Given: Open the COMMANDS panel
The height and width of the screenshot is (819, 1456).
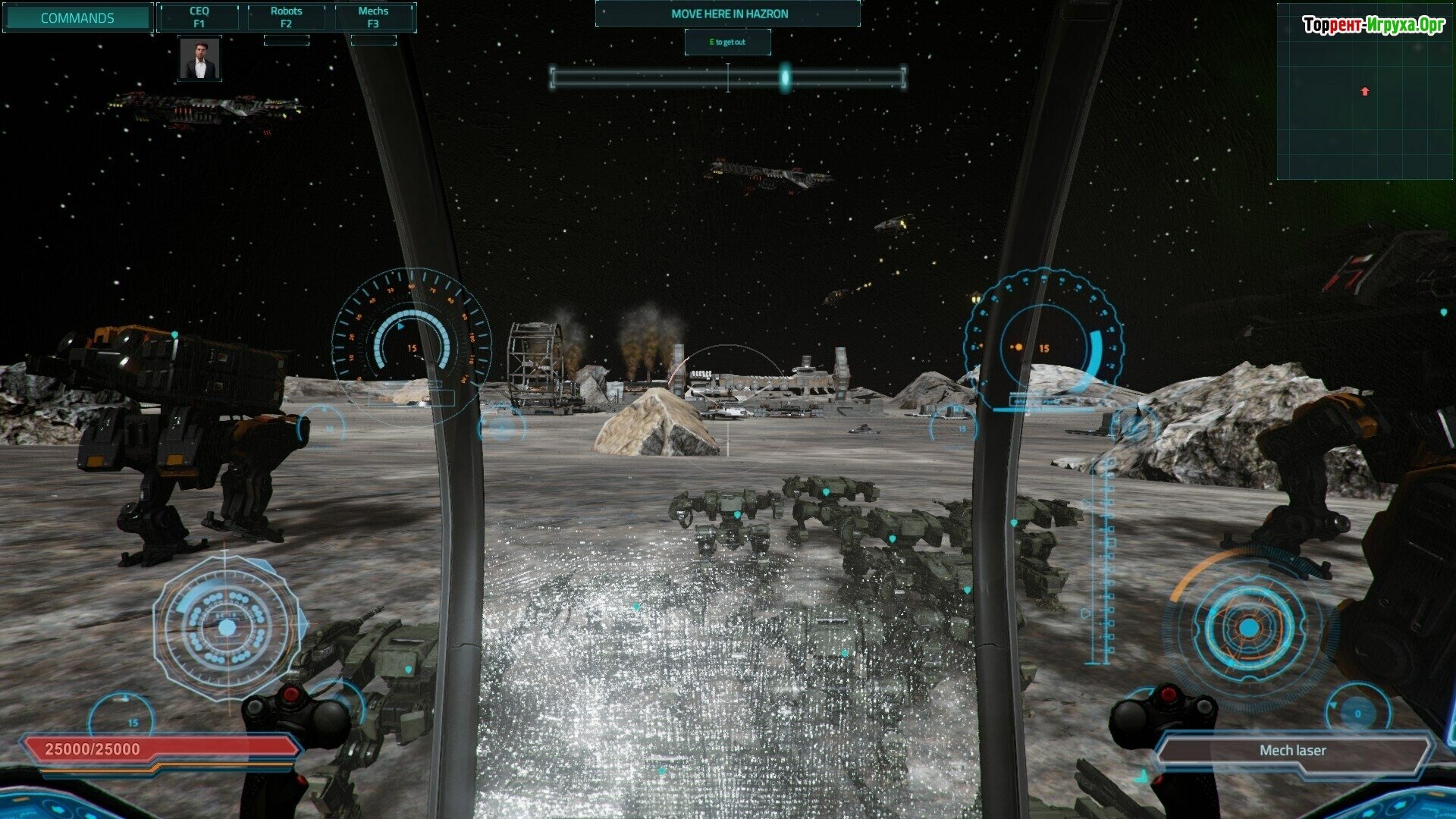Looking at the screenshot, I should (x=77, y=17).
